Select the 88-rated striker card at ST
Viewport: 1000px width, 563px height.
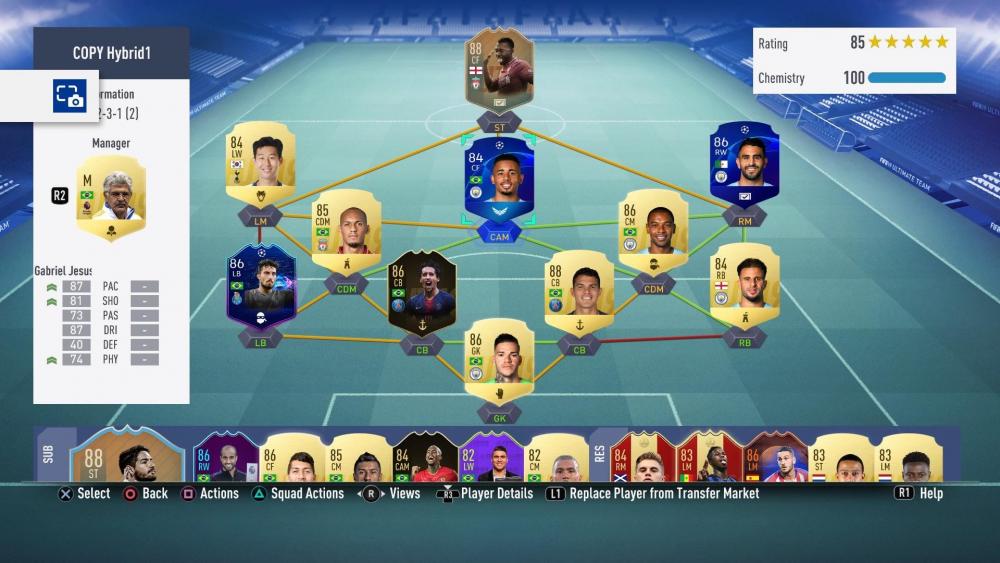point(499,72)
